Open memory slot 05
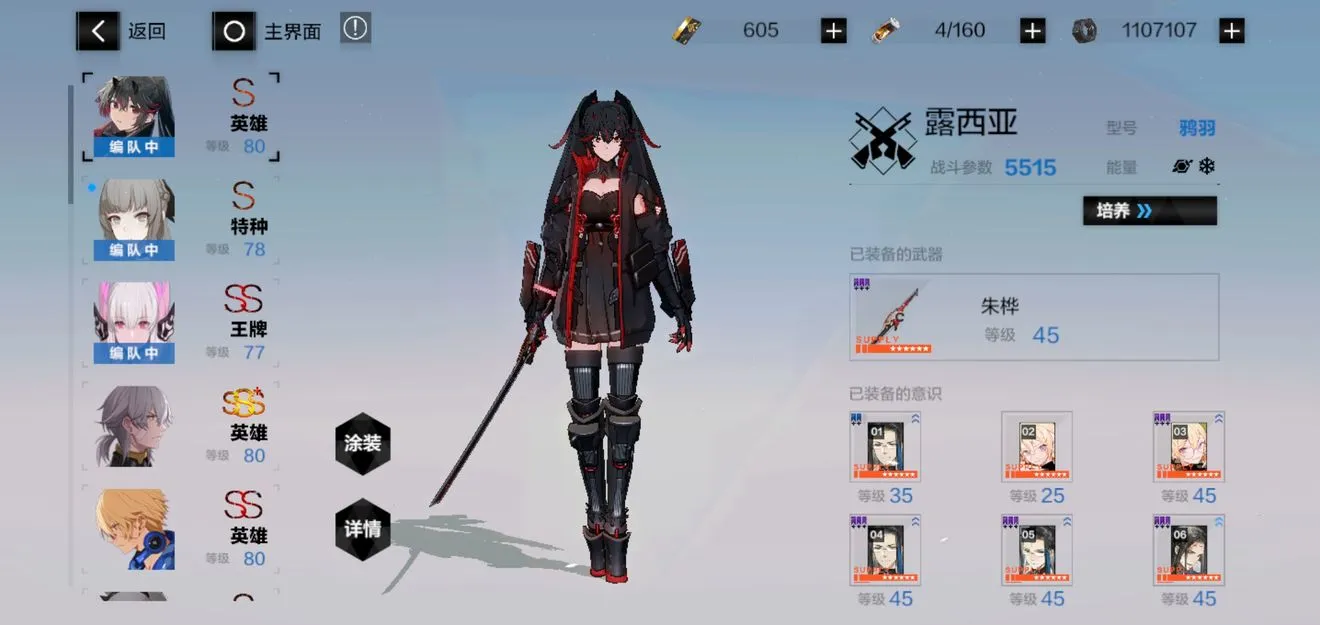Image resolution: width=1320 pixels, height=625 pixels. pos(1037,550)
